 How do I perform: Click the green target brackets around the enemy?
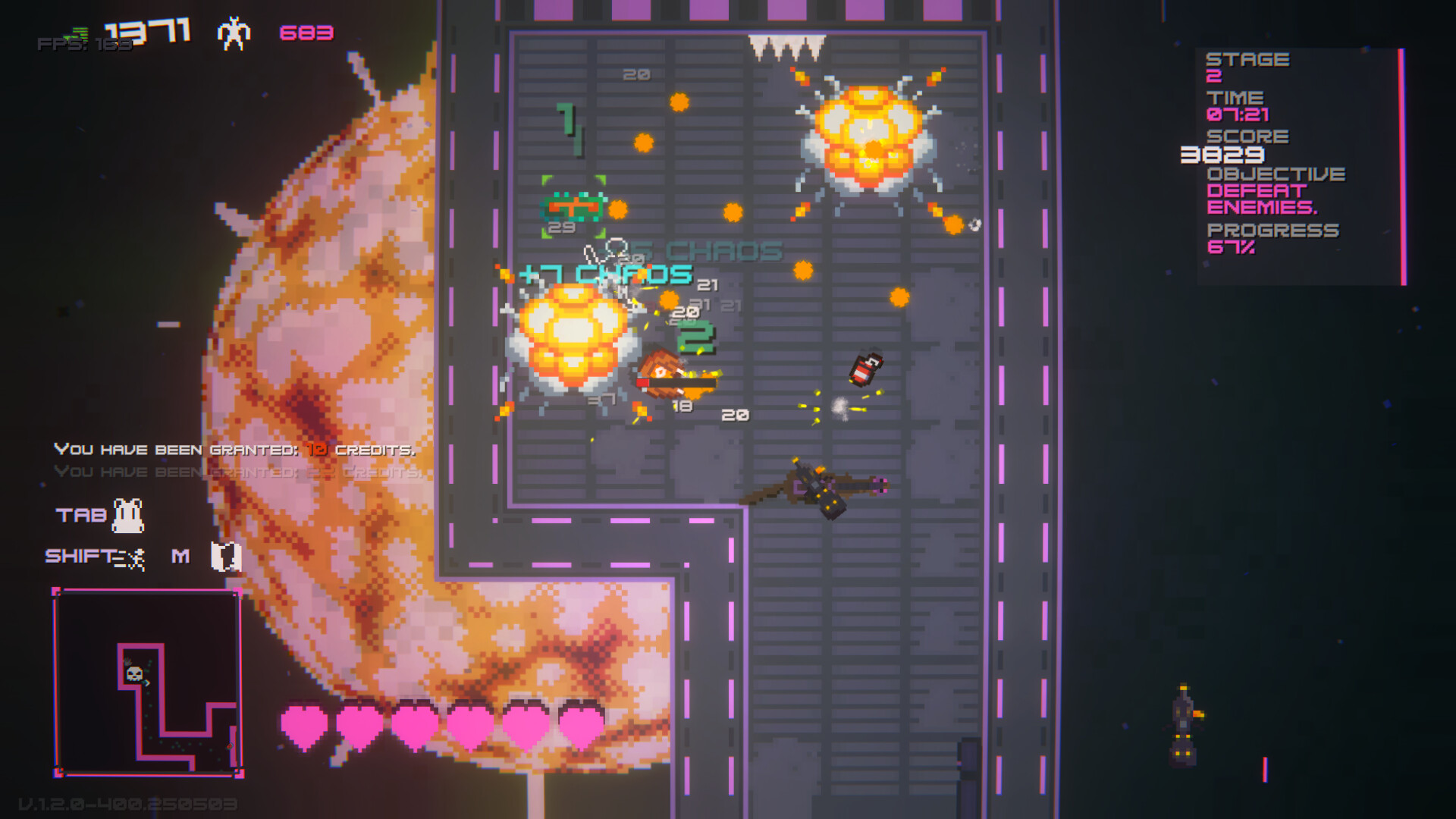[x=573, y=205]
